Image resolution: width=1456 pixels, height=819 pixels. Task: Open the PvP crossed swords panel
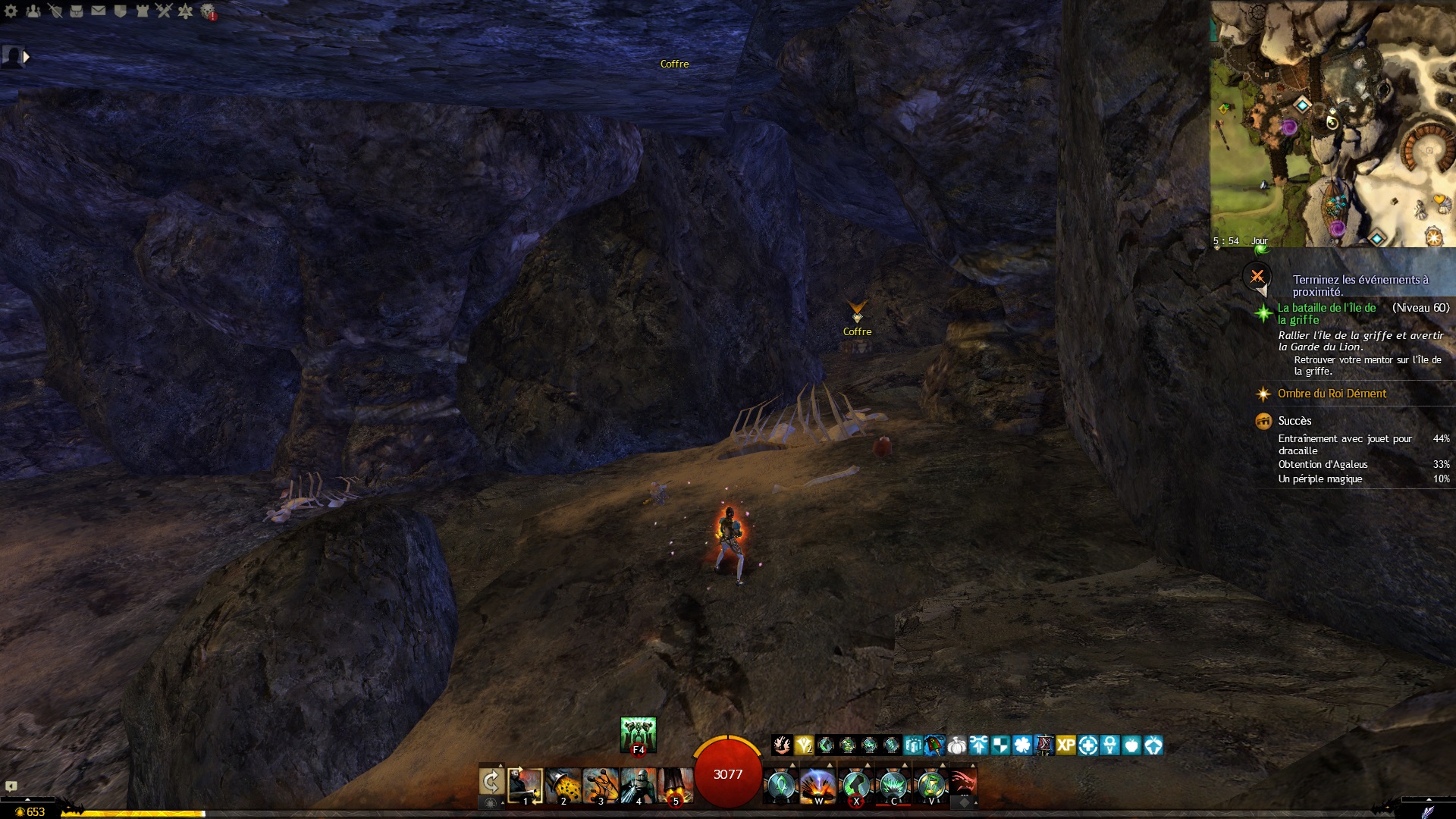coord(164,11)
